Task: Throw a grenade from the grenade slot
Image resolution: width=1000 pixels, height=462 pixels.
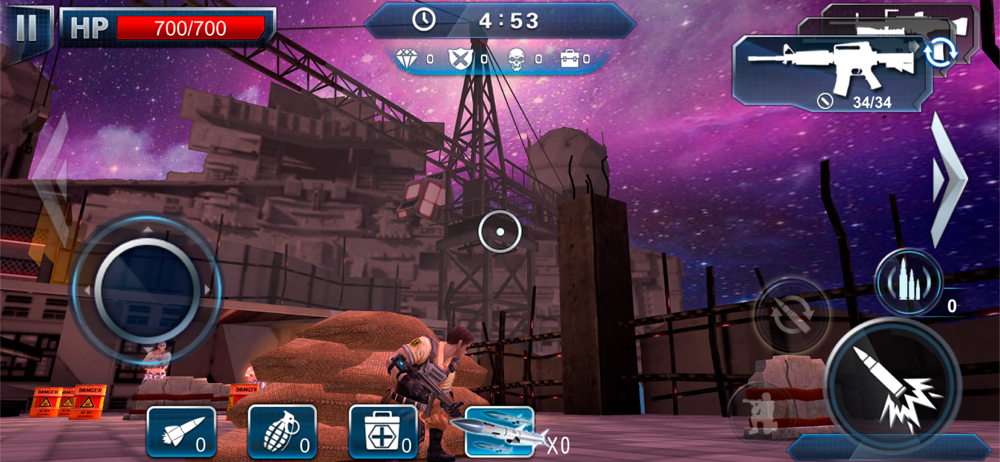Action: (282, 431)
